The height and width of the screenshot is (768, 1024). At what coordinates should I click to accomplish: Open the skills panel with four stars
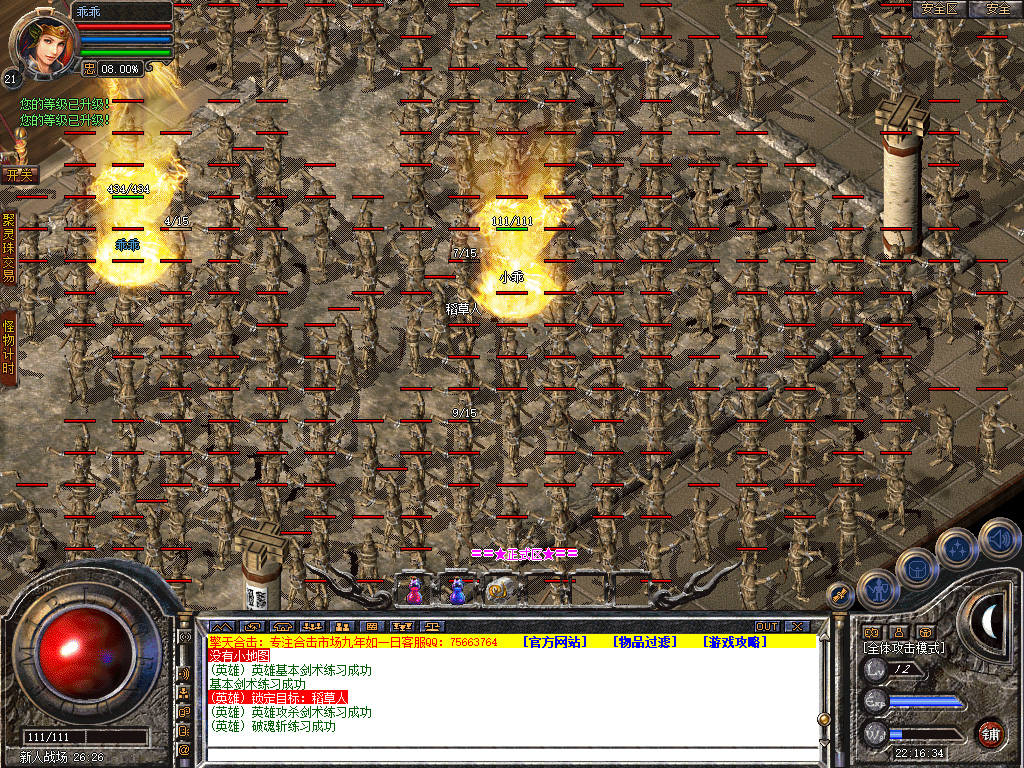coord(957,548)
